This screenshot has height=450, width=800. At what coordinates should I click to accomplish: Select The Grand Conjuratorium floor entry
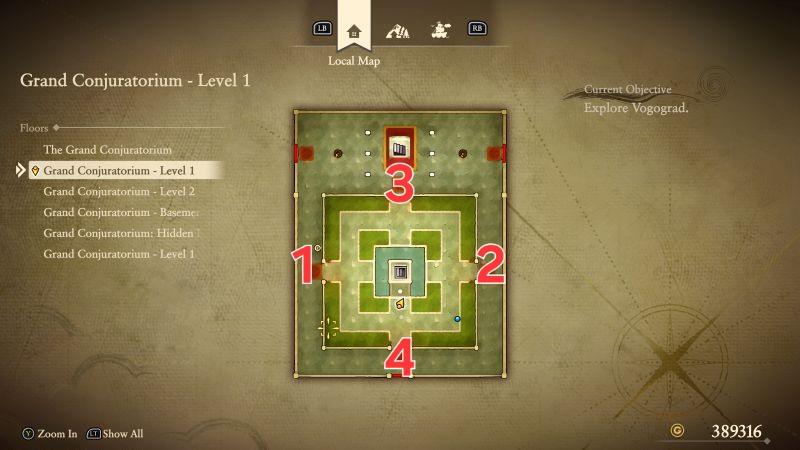pos(101,149)
